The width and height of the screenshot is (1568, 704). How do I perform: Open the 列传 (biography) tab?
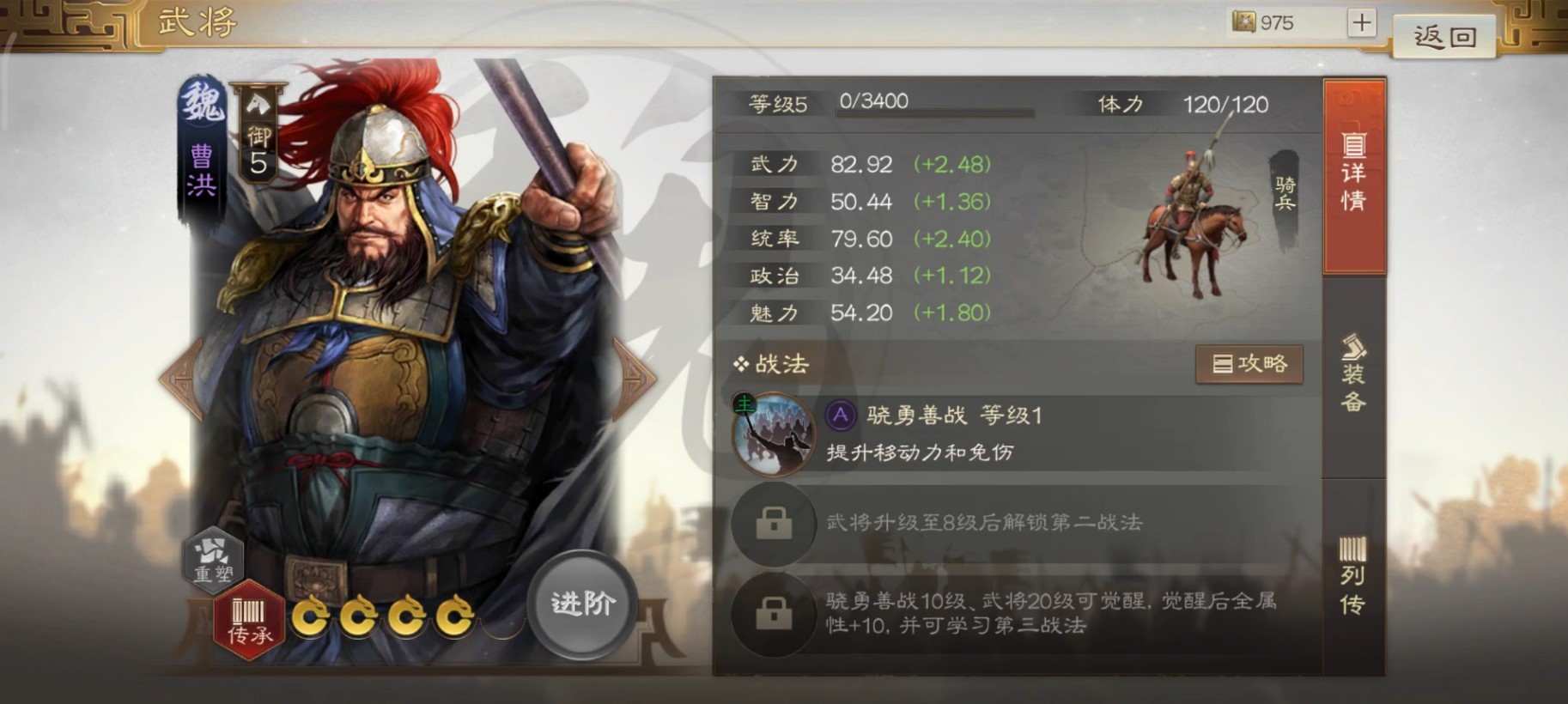[x=1354, y=577]
